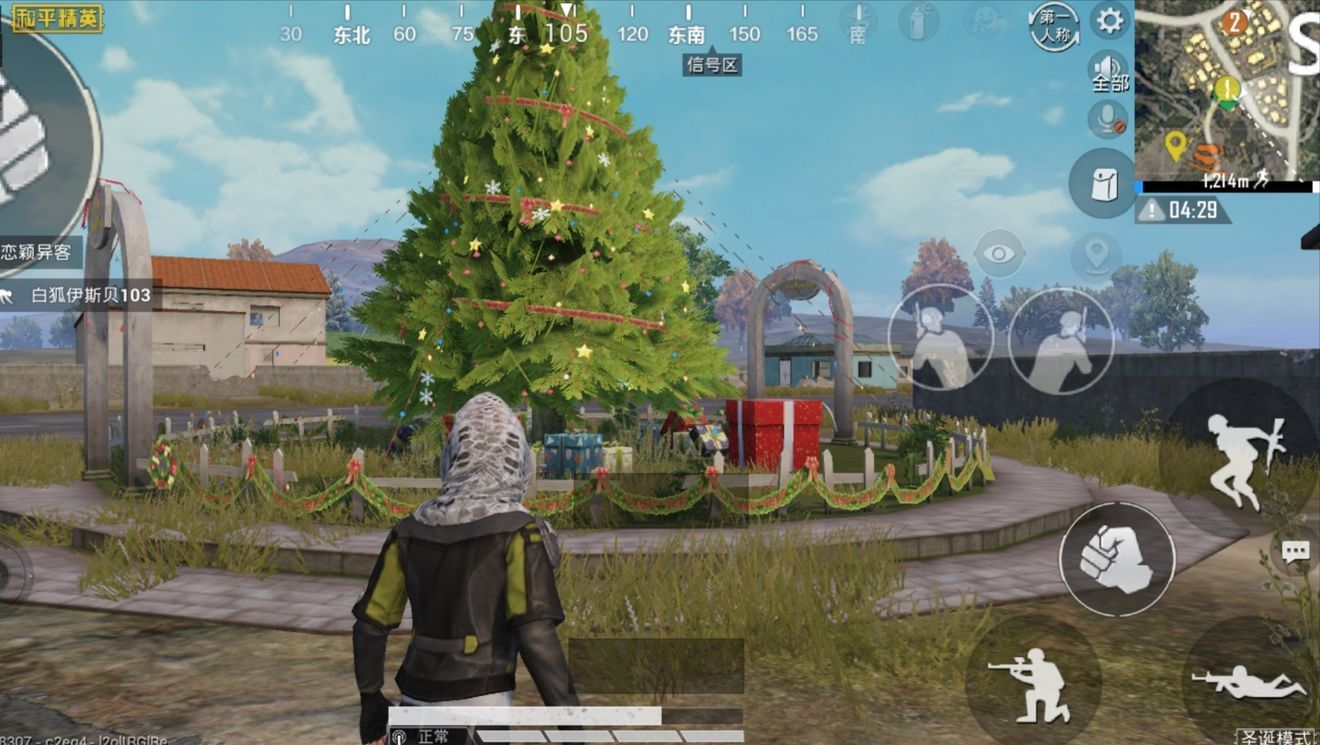The height and width of the screenshot is (745, 1320).
Task: Toggle the microphone button
Action: tap(1107, 120)
